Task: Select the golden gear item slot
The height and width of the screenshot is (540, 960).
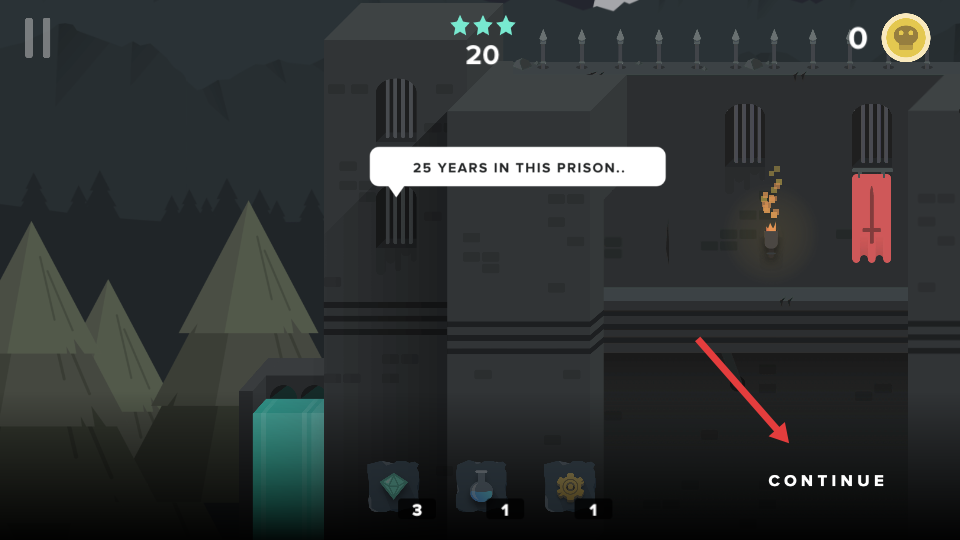Action: click(569, 487)
